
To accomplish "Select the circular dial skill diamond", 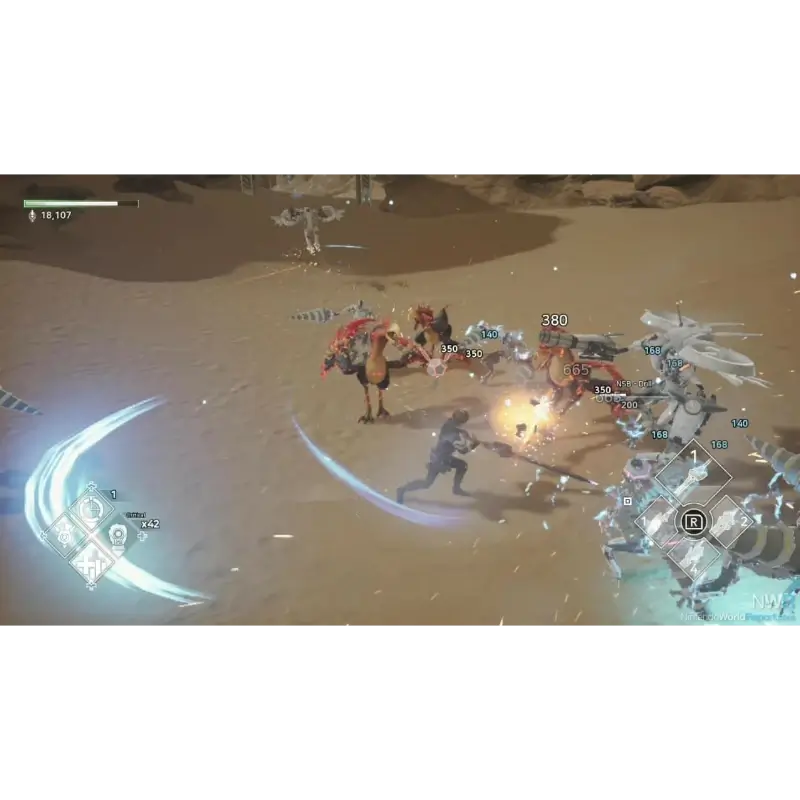I will (x=91, y=511).
